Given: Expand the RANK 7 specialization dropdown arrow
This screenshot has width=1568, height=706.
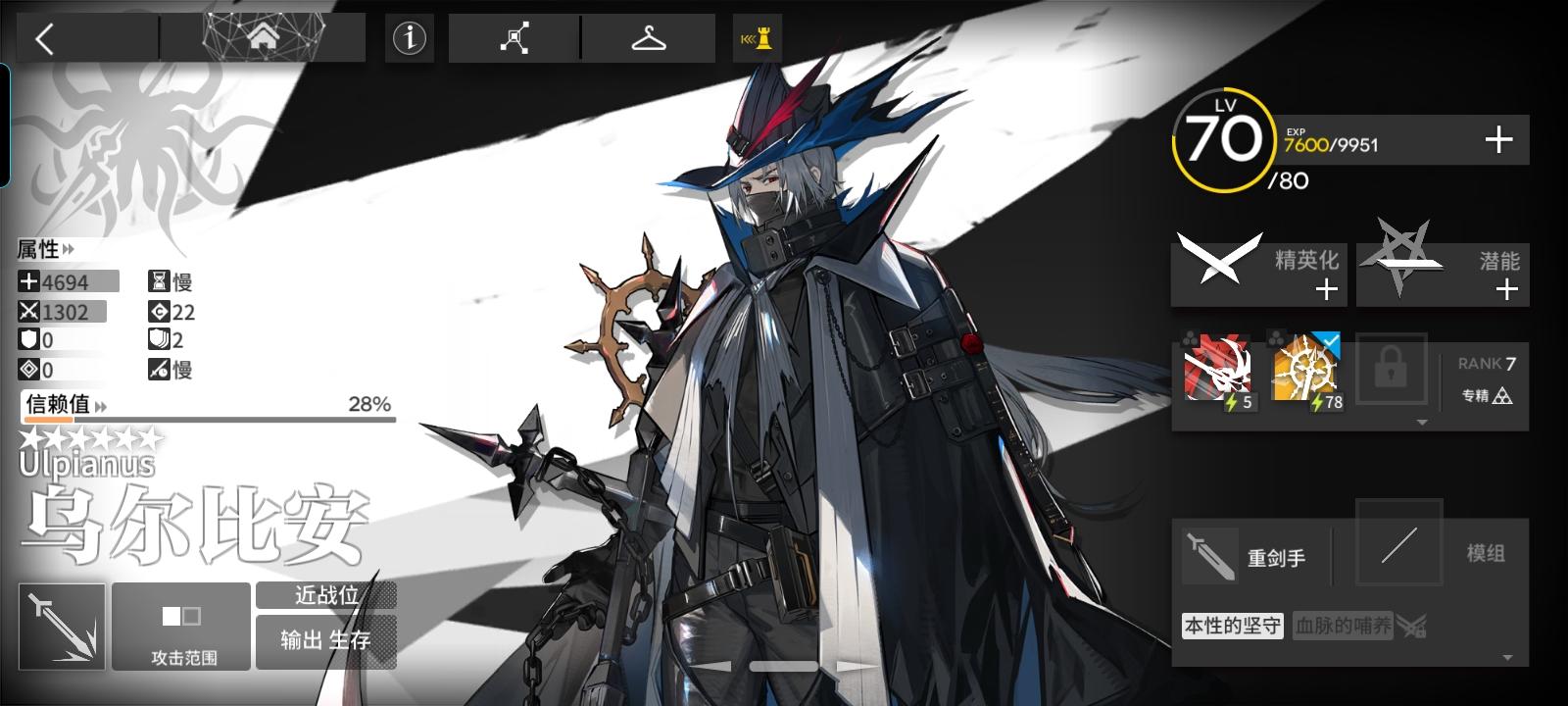Looking at the screenshot, I should (x=1423, y=420).
